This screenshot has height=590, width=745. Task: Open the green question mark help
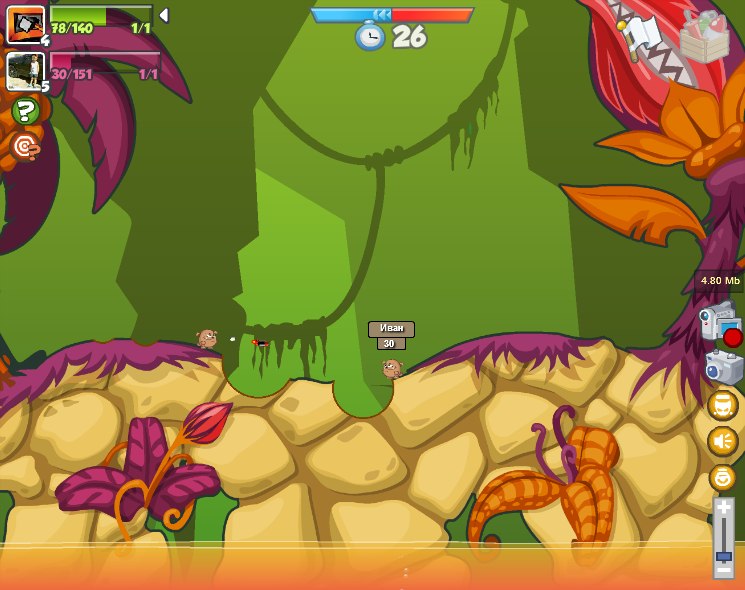[25, 111]
